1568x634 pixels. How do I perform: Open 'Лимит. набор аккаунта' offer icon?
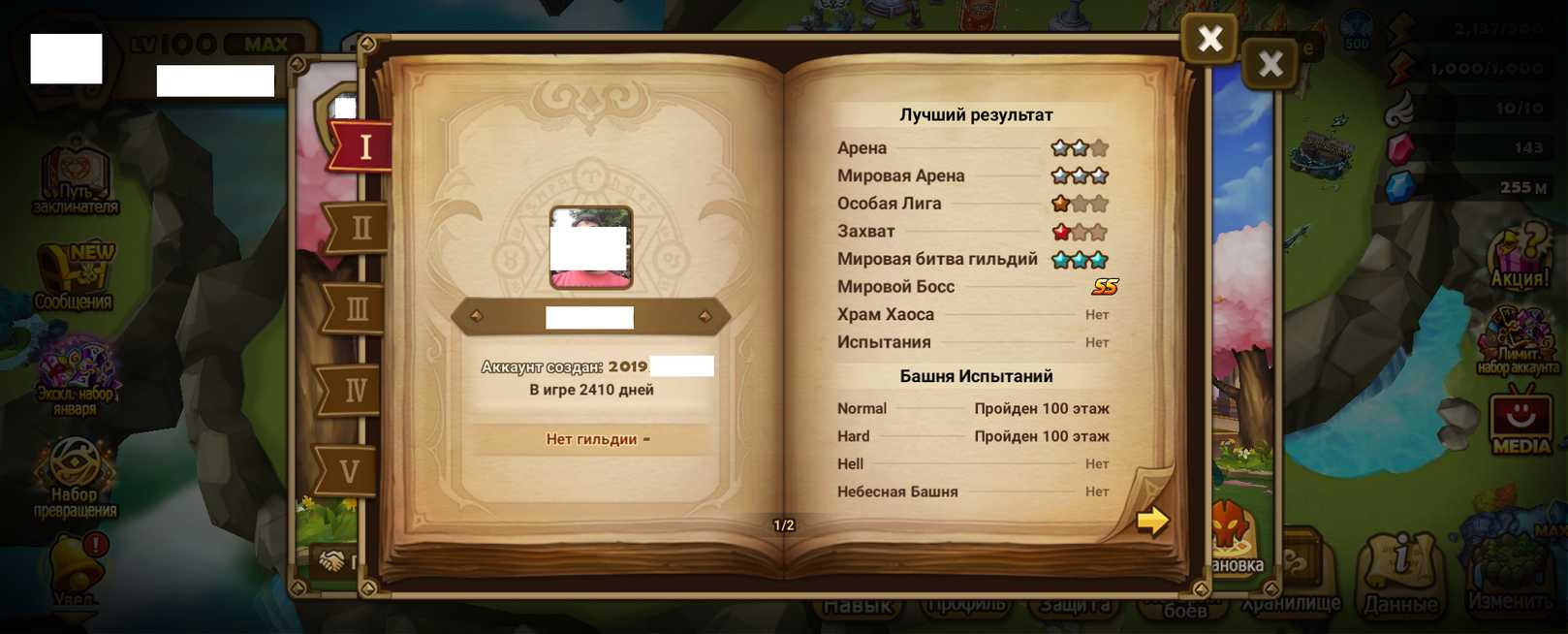pyautogui.click(x=1518, y=341)
